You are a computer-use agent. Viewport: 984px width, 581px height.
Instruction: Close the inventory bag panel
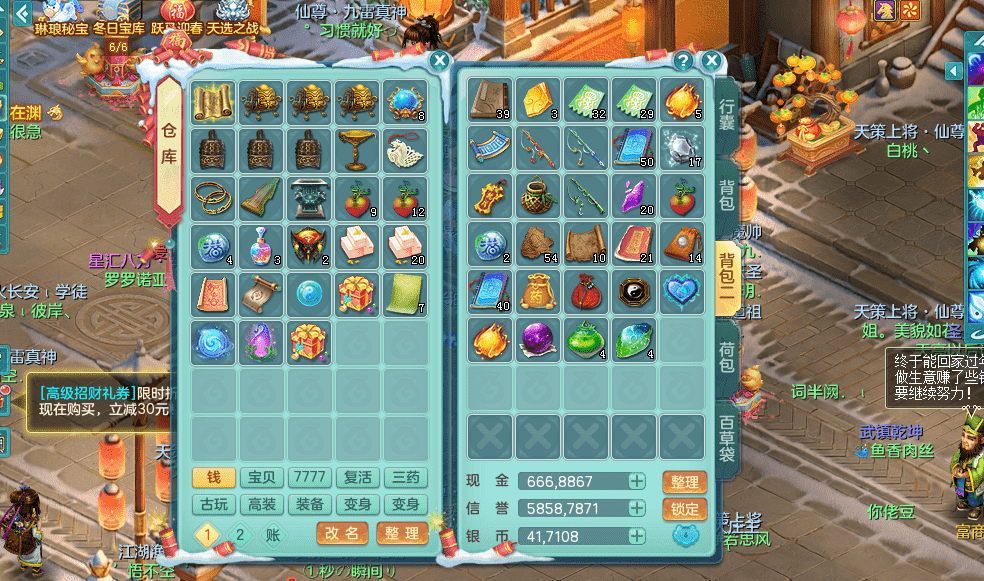711,61
